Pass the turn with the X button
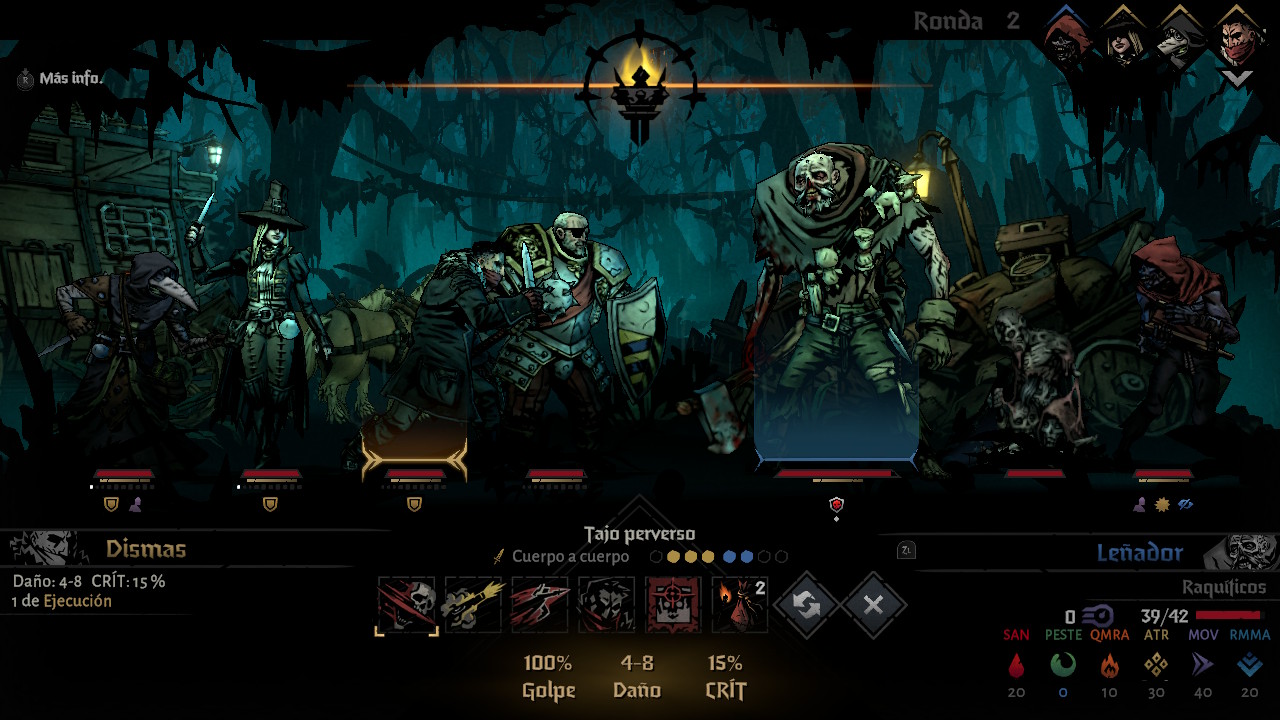The width and height of the screenshot is (1280, 720). pyautogui.click(x=874, y=604)
